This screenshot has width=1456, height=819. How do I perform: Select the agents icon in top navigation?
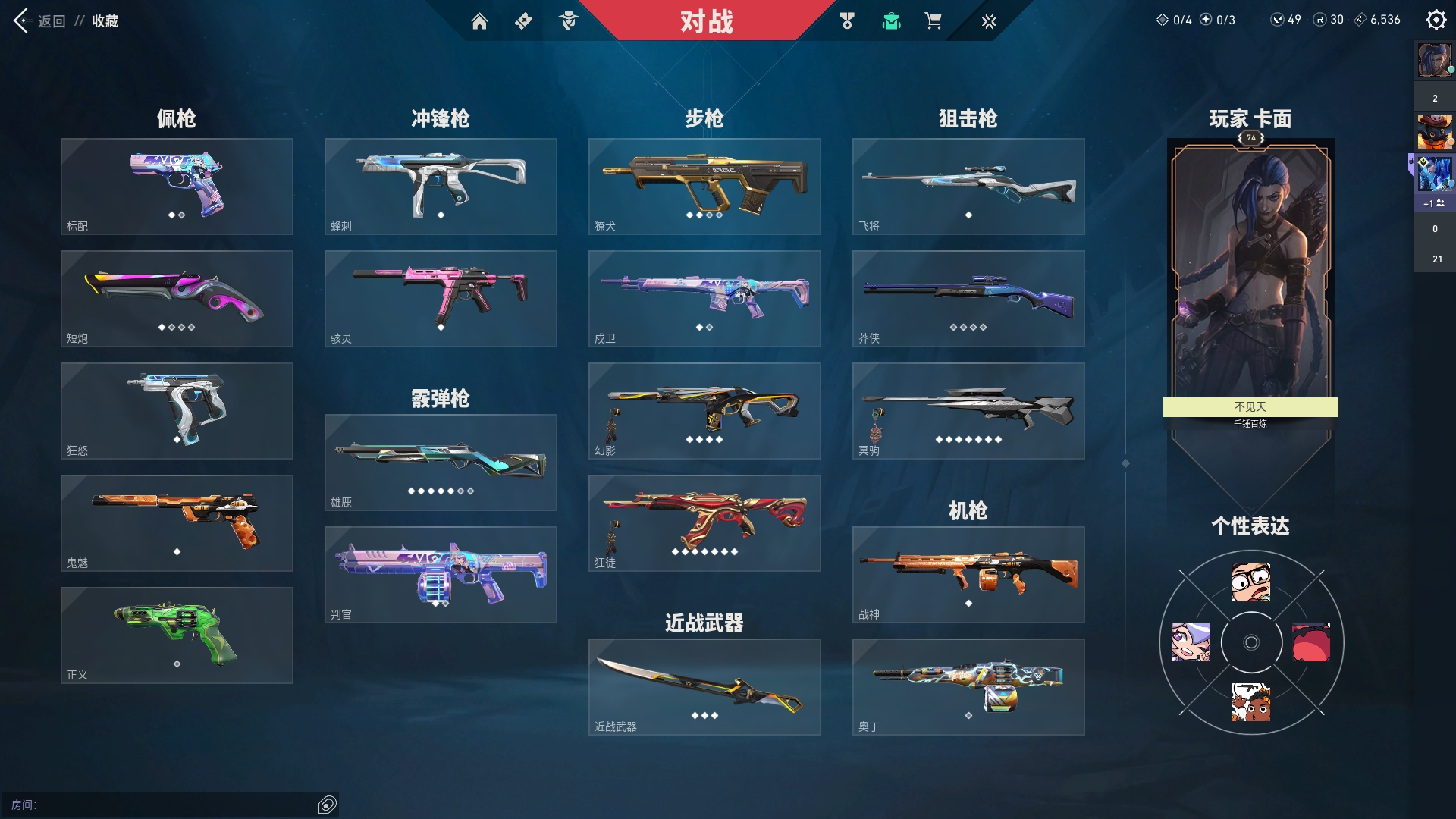click(569, 21)
